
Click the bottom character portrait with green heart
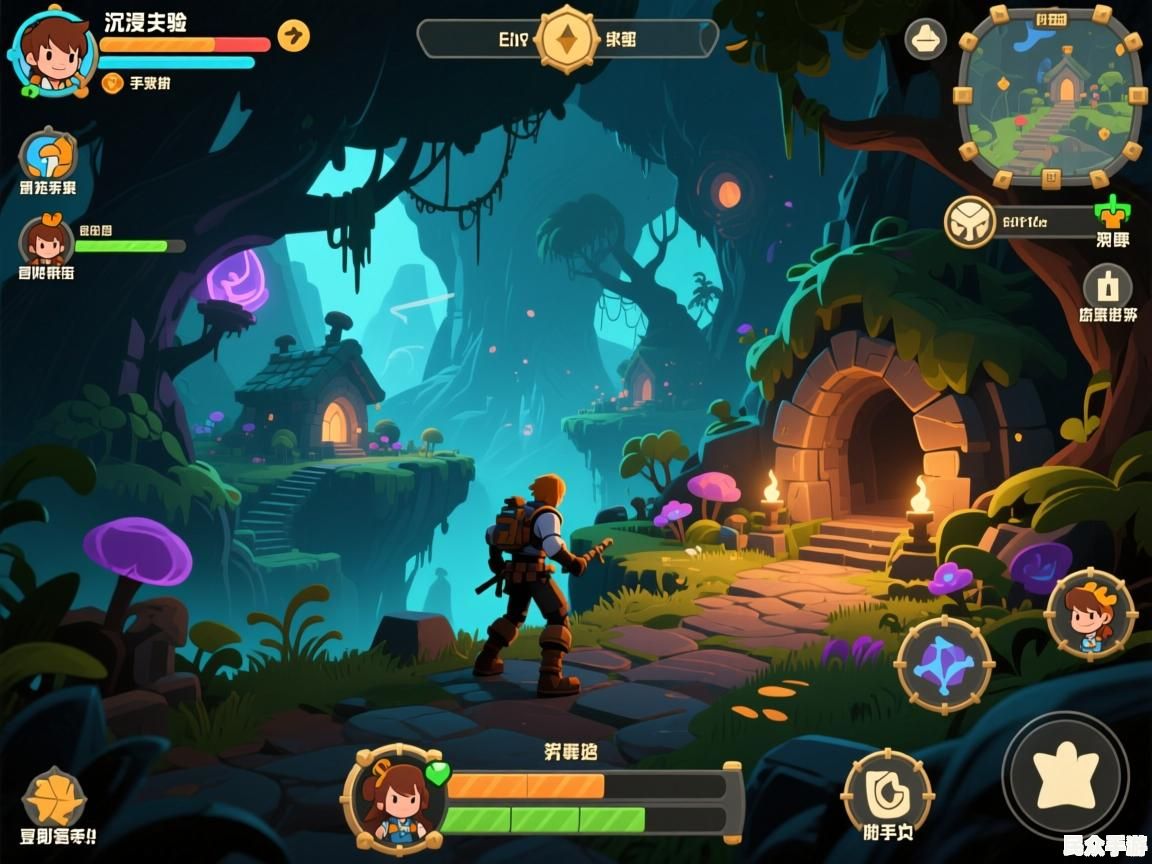pyautogui.click(x=394, y=797)
